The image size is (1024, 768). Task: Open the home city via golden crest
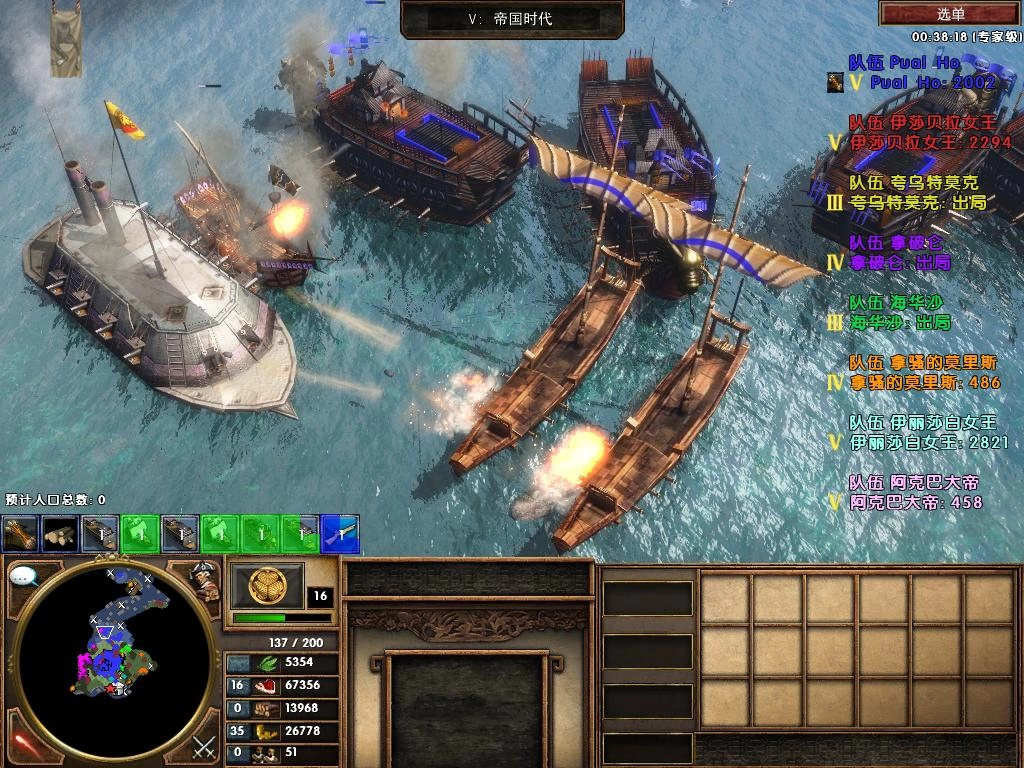266,586
